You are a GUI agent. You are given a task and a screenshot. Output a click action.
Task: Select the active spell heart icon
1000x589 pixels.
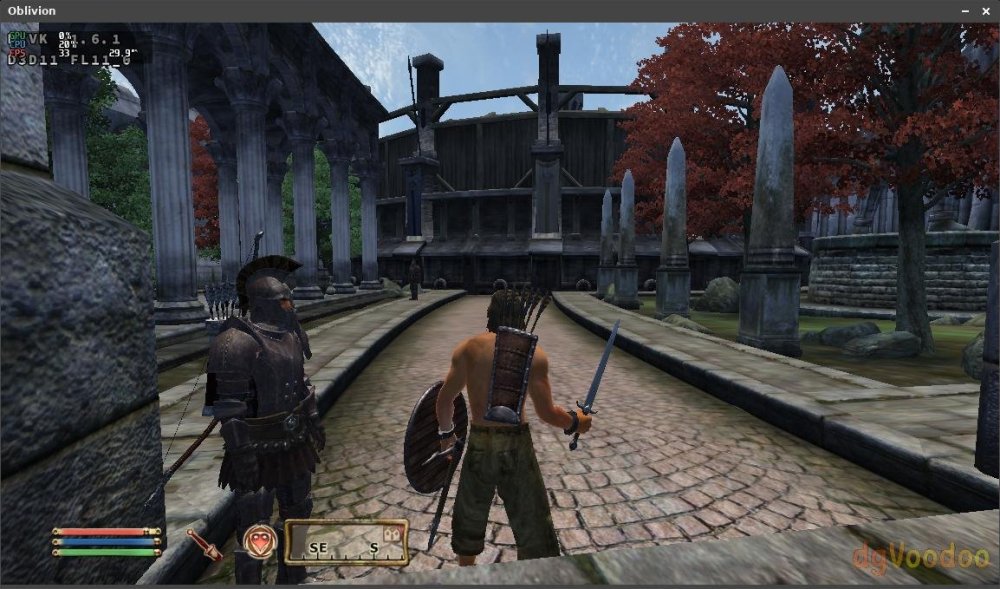259,541
